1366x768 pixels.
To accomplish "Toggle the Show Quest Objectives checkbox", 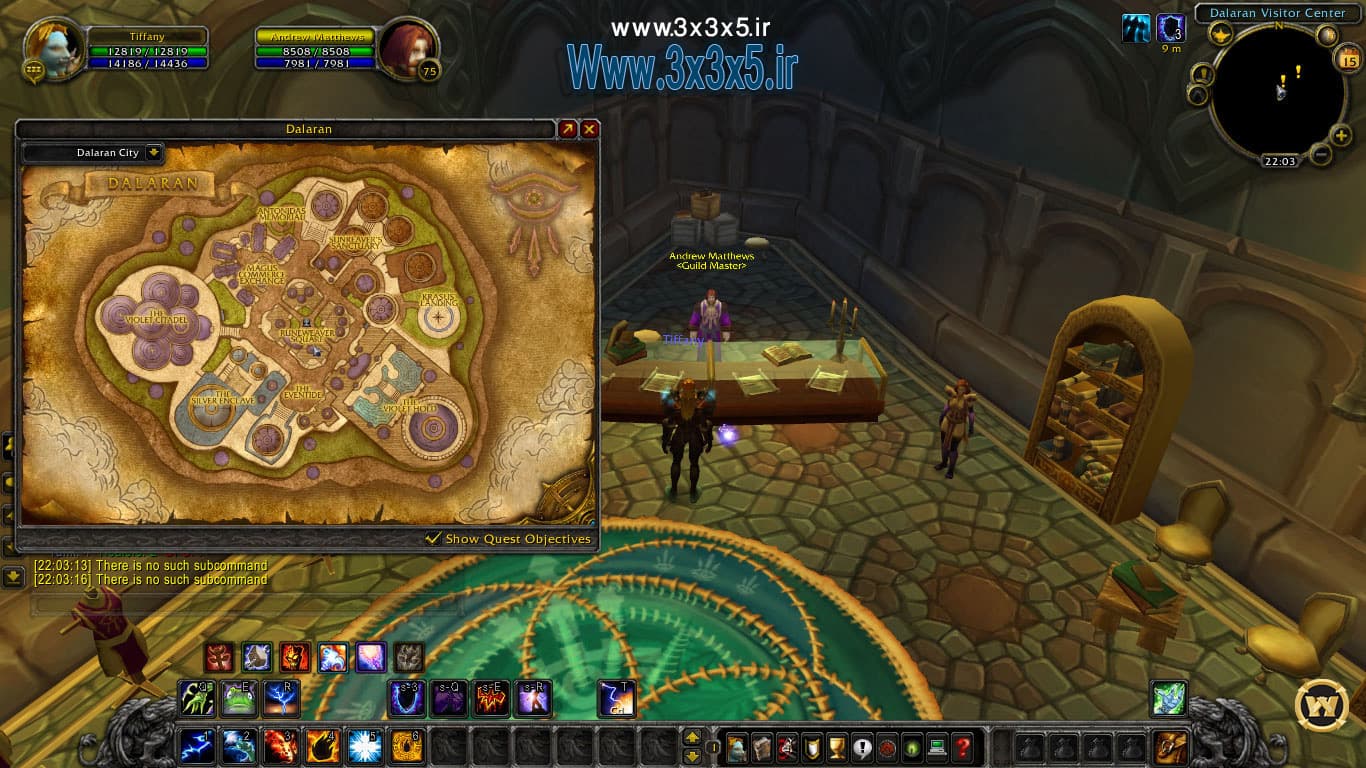I will point(434,538).
